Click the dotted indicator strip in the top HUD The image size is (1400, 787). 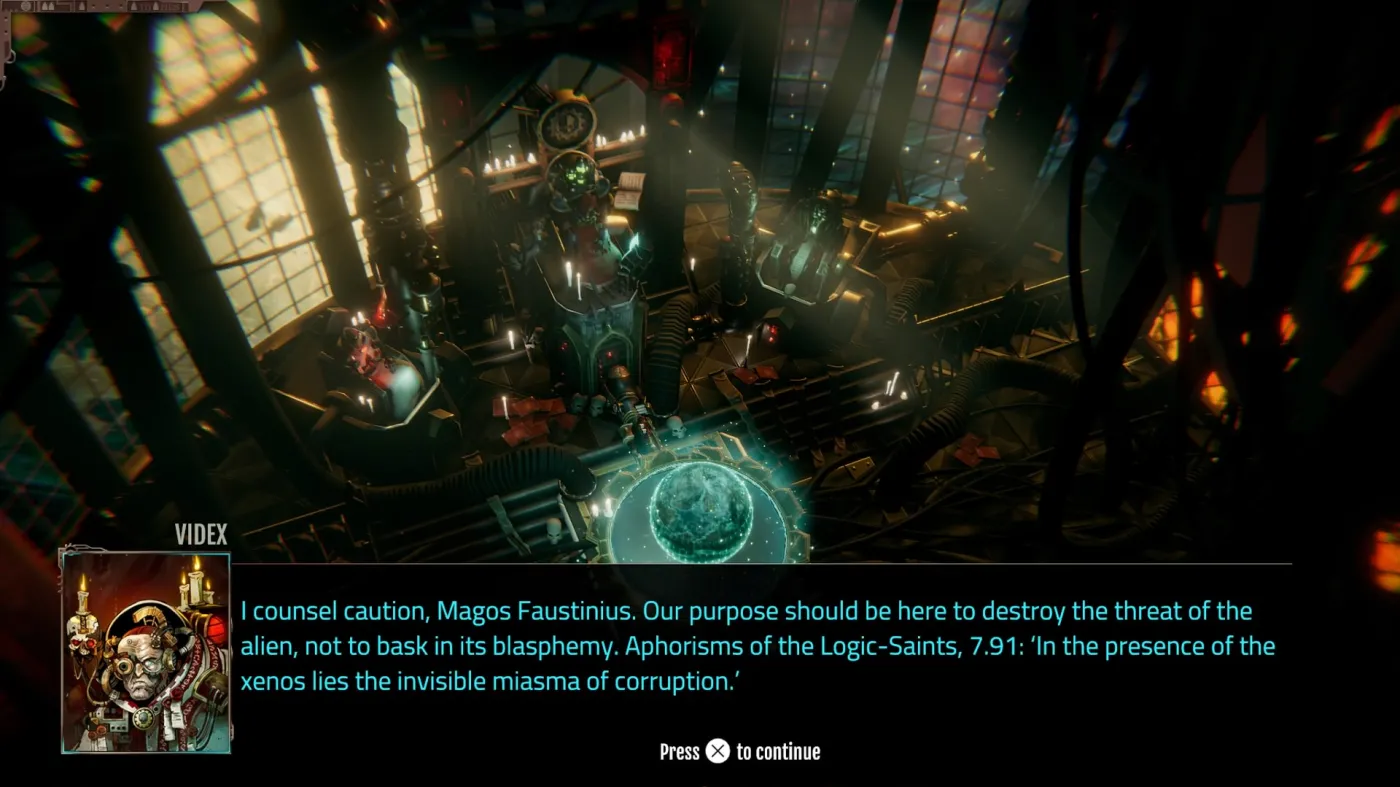[107, 6]
